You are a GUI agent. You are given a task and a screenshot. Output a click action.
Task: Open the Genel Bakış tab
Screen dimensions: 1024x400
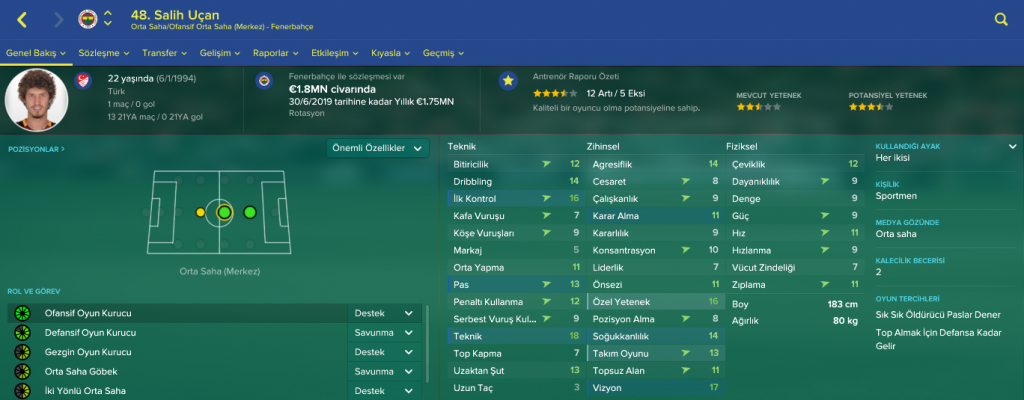pyautogui.click(x=37, y=52)
